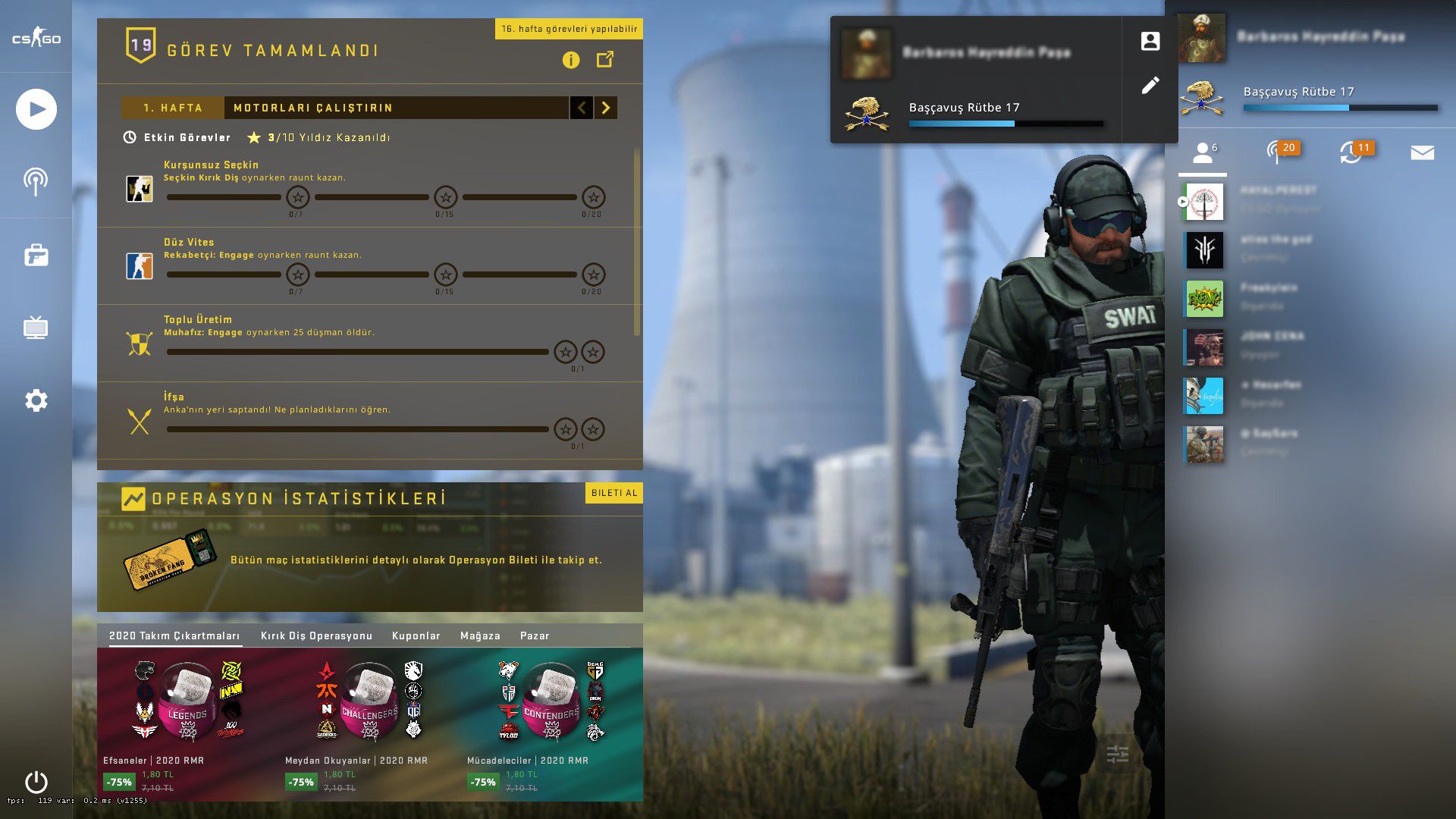The height and width of the screenshot is (819, 1456).
Task: Go to the previous mission week
Action: point(582,108)
